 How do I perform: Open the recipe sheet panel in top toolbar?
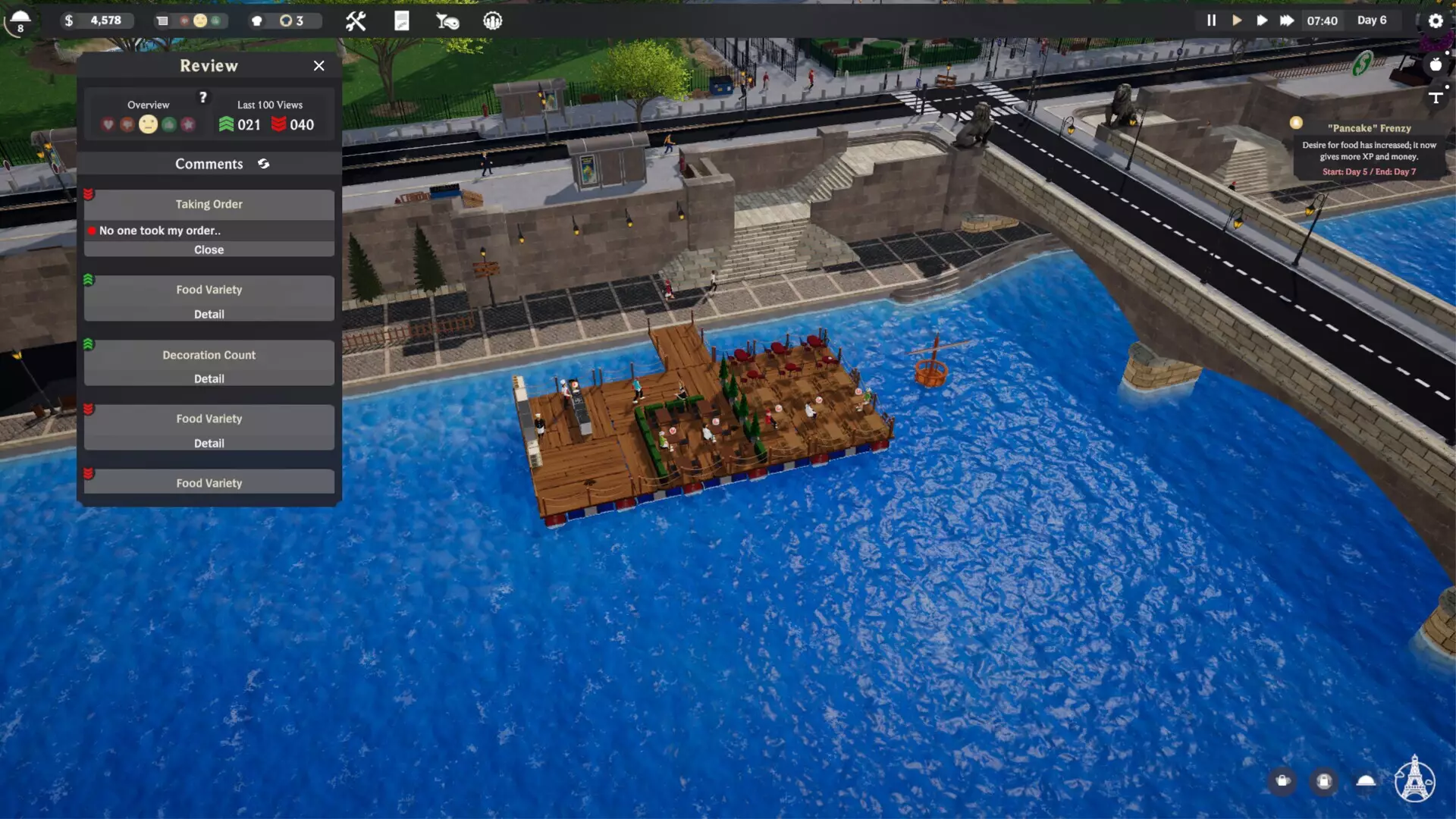click(403, 21)
